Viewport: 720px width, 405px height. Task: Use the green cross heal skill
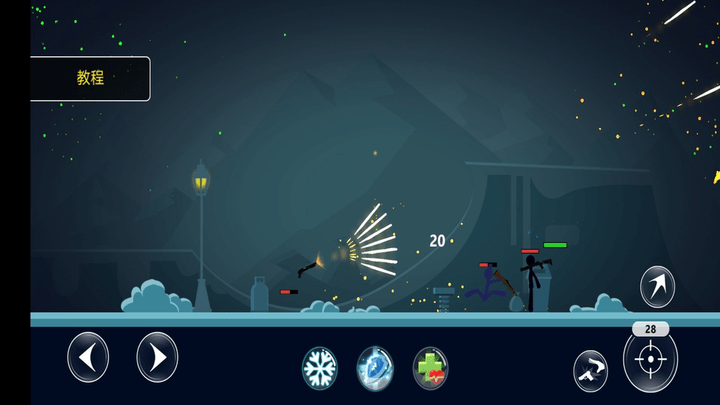click(x=431, y=368)
